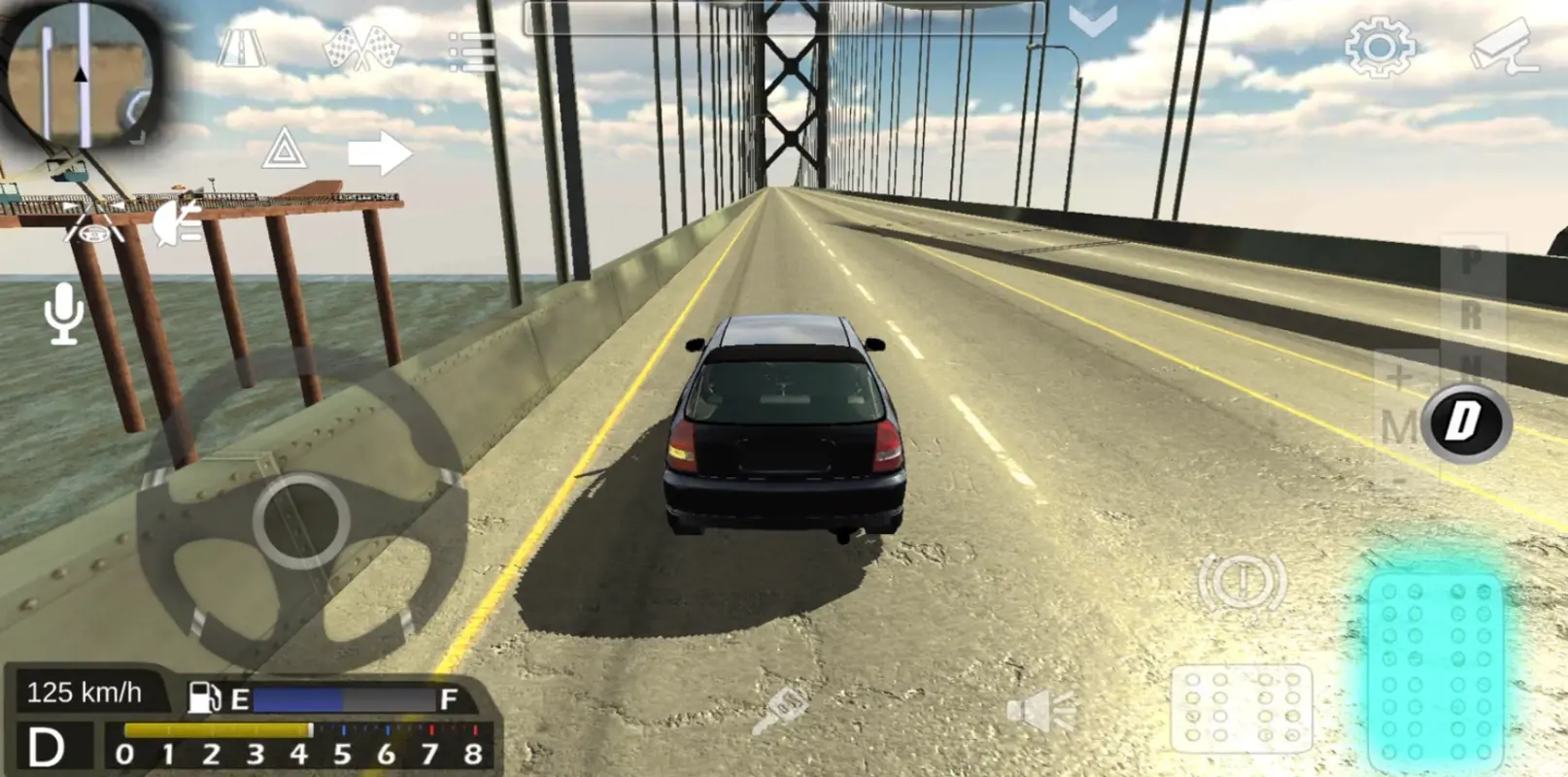The height and width of the screenshot is (777, 1568).
Task: Select the racing flags mode icon
Action: click(x=362, y=48)
